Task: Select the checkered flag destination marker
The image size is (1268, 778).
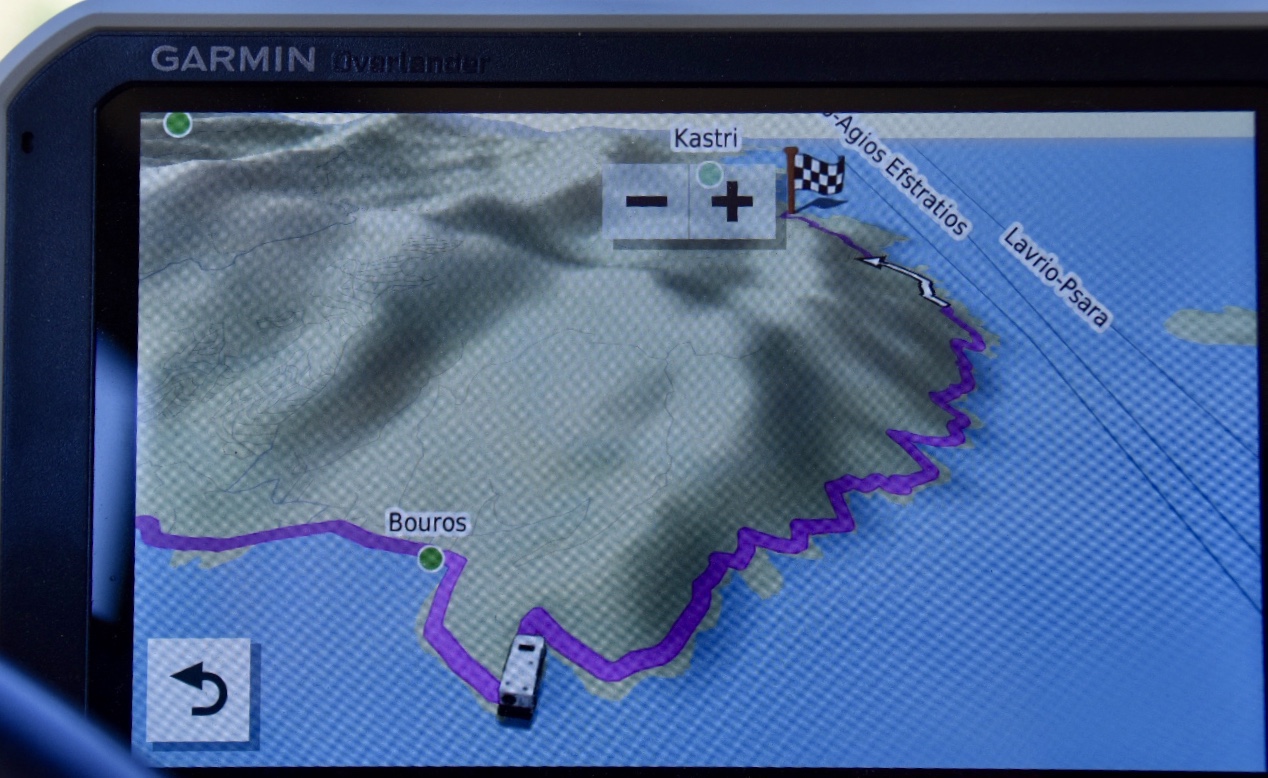Action: tap(815, 178)
